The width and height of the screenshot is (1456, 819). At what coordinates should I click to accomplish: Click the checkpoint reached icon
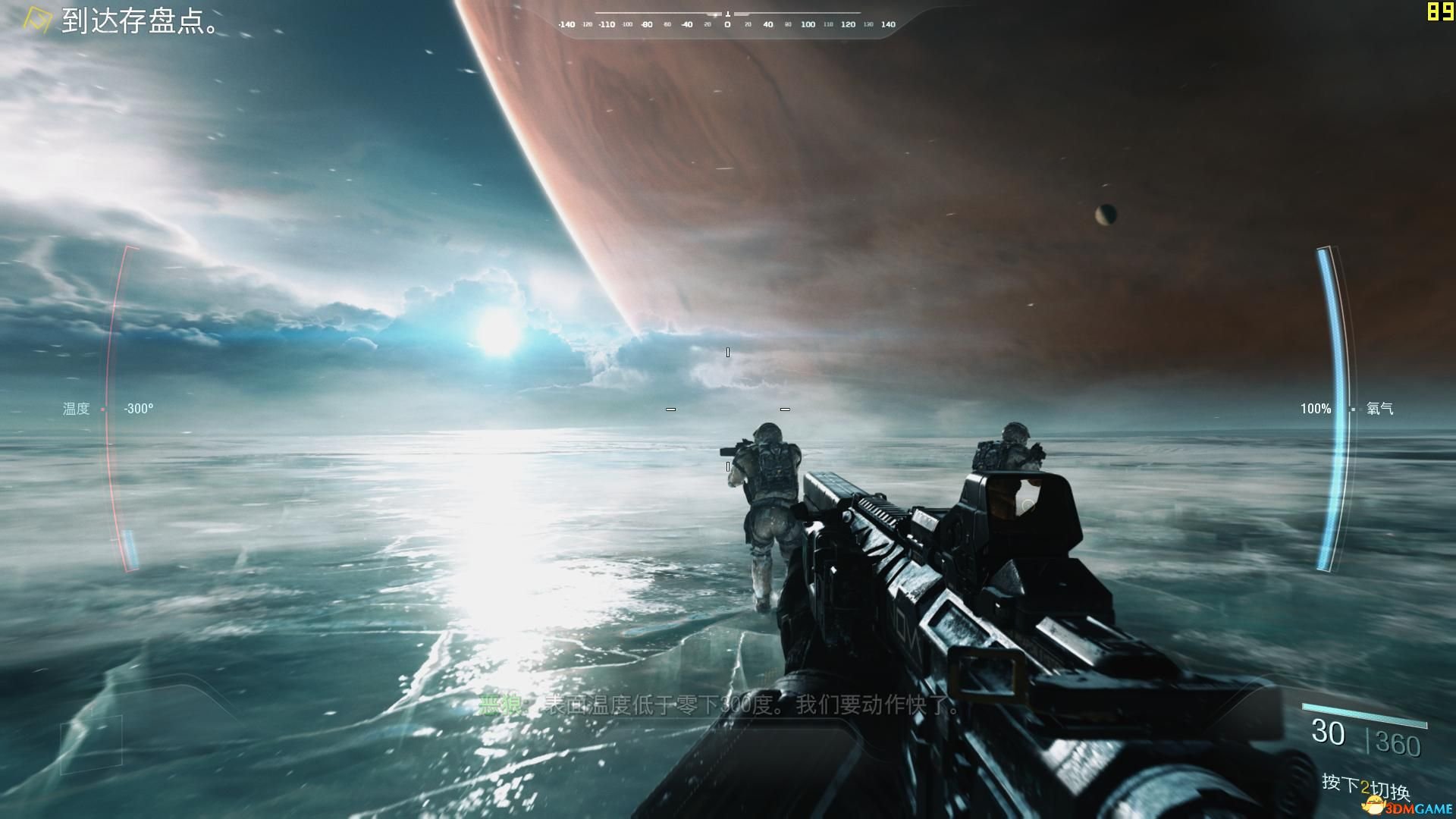[x=36, y=20]
